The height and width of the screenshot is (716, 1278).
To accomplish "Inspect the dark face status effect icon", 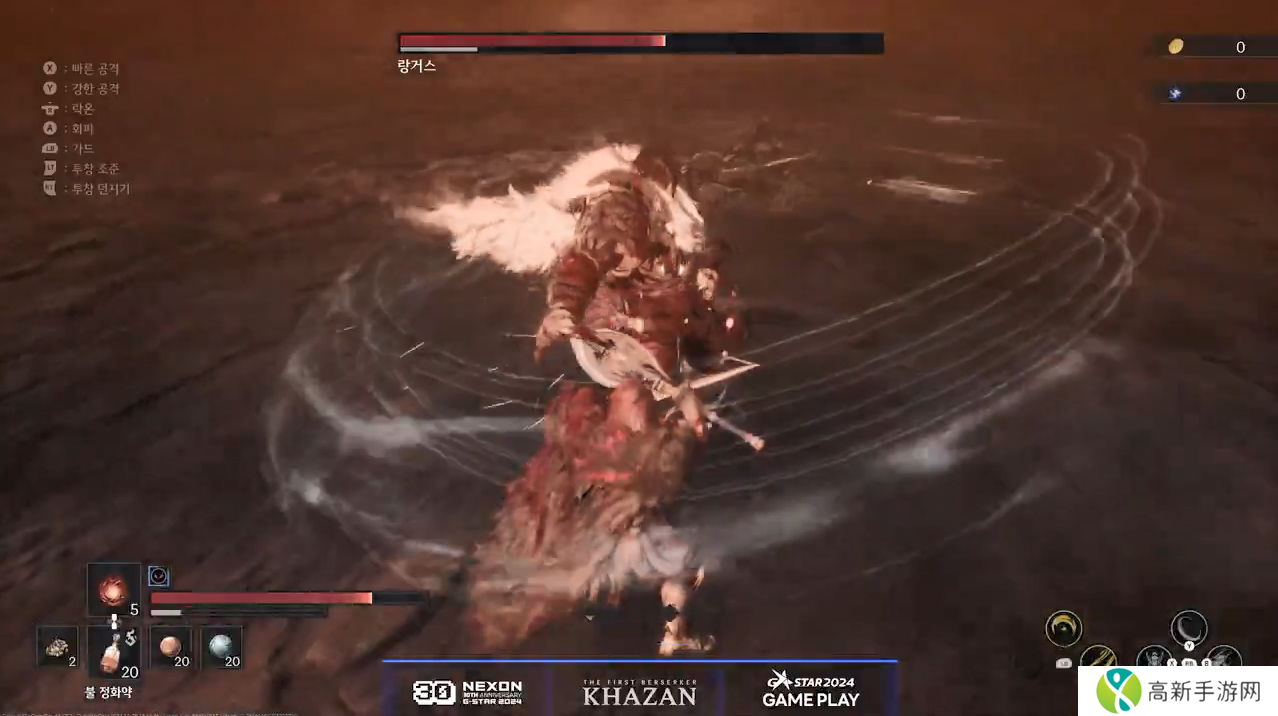I will tap(158, 576).
